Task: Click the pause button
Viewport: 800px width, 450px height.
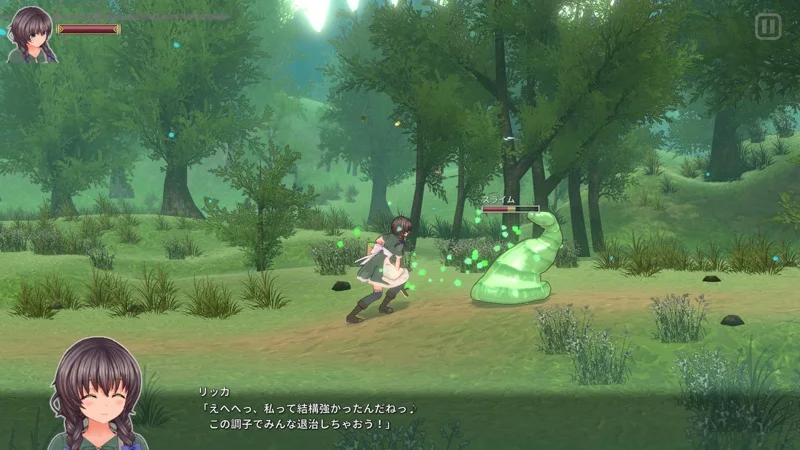Action: (767, 27)
